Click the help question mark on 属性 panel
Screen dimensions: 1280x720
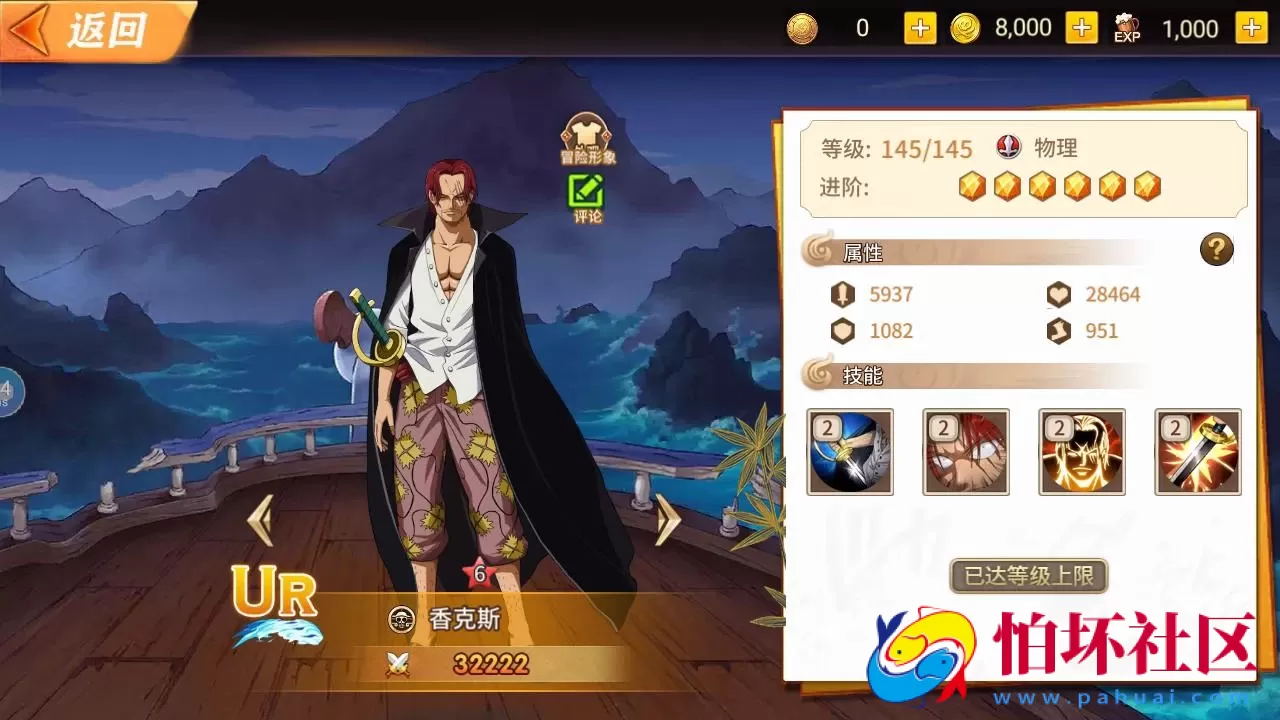click(1216, 249)
